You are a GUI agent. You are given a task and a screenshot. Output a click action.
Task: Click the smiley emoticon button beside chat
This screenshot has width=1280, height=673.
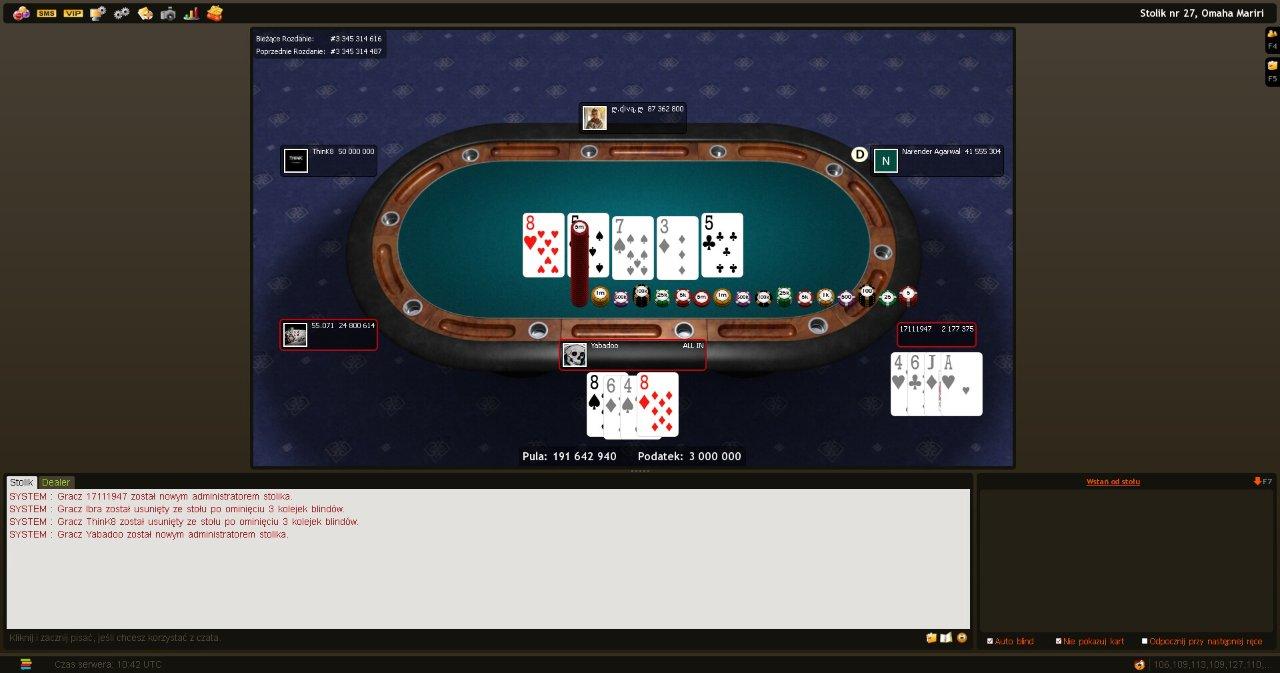[x=962, y=638]
